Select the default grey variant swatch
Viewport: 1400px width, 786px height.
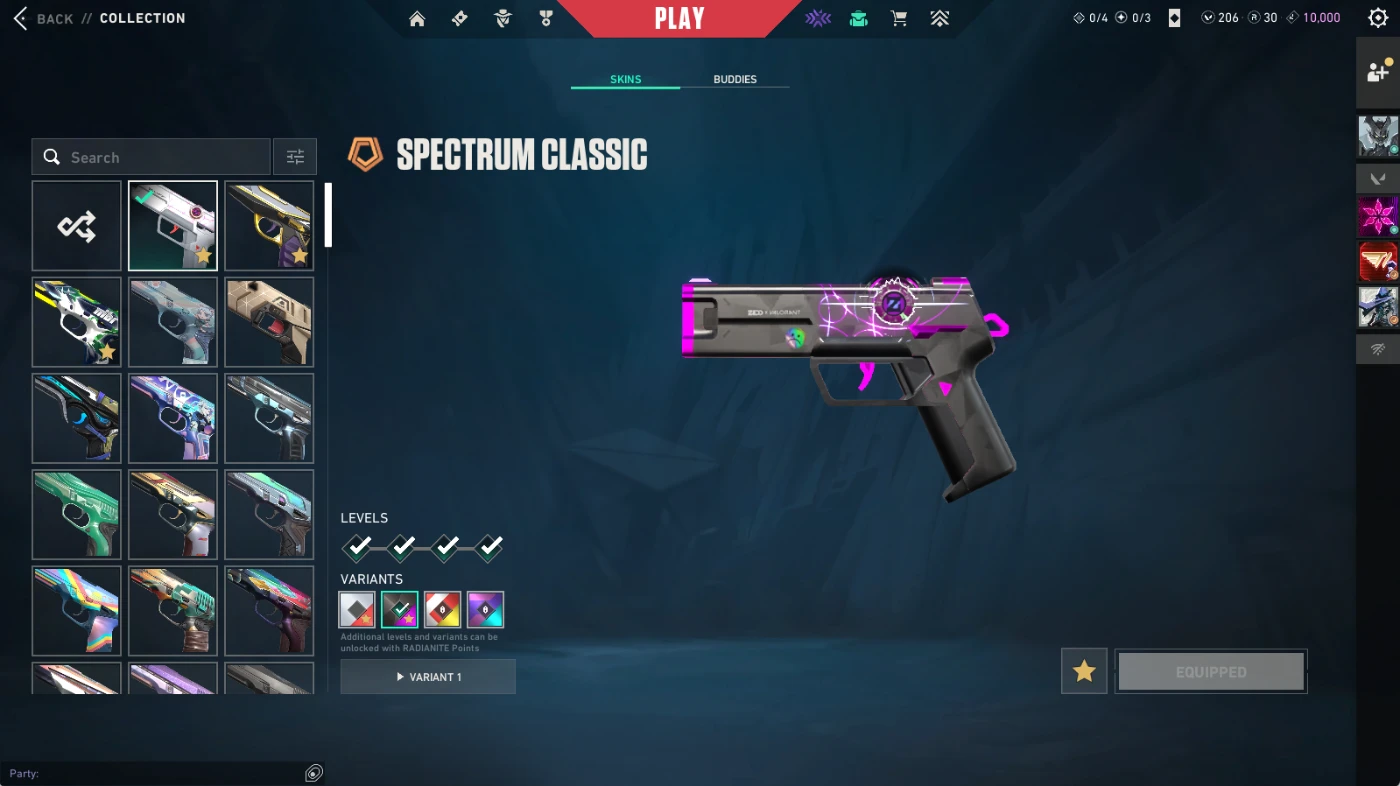(357, 609)
